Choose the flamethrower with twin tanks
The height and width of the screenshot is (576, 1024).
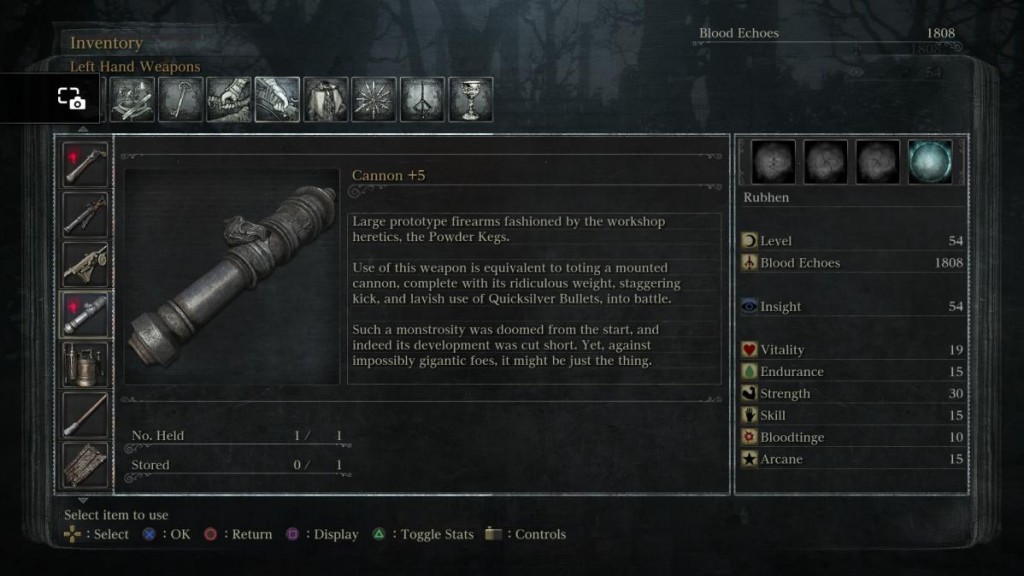[x=86, y=364]
